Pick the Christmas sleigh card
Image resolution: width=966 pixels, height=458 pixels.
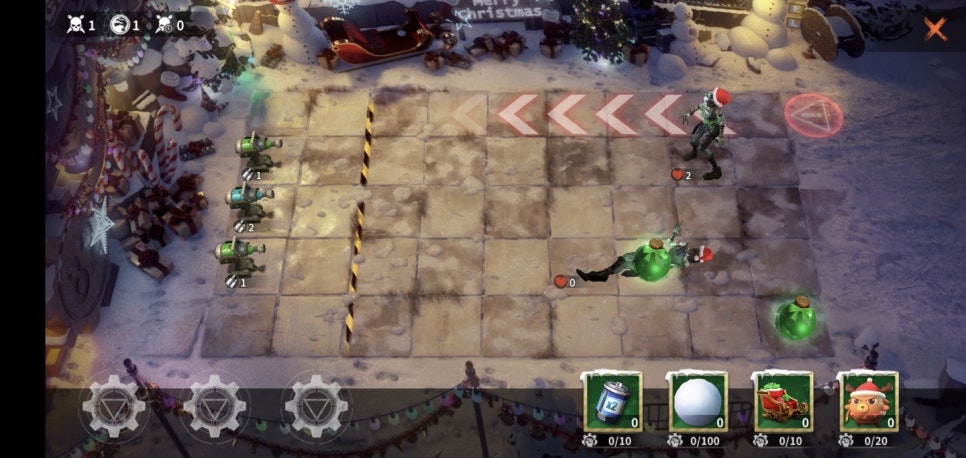coord(783,402)
